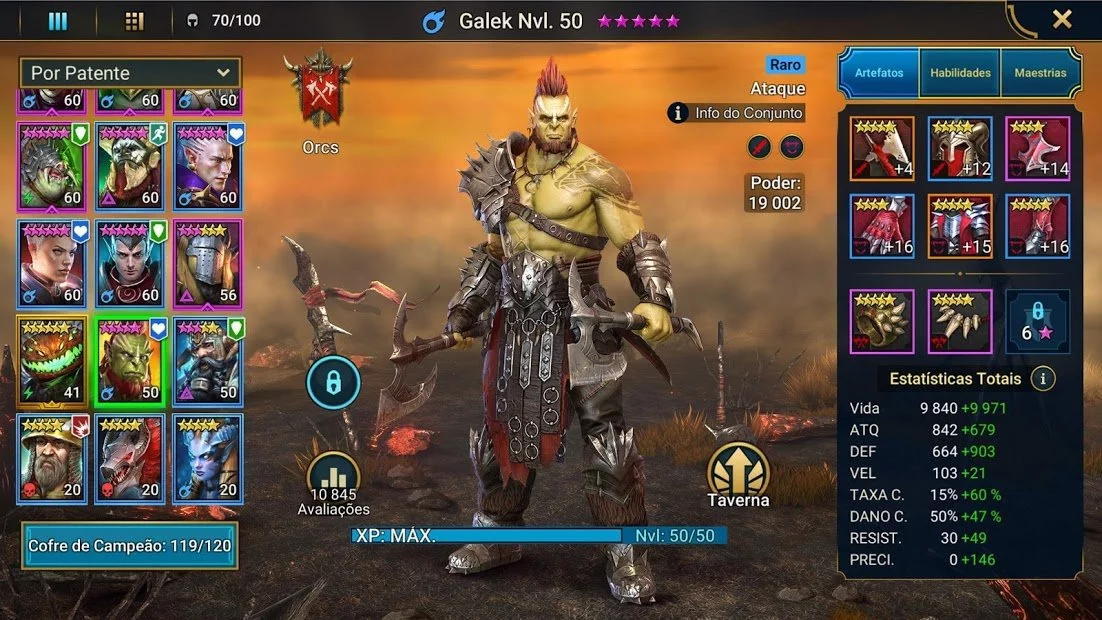1102x620 pixels.
Task: Show Estatísticas Totais info
Action: 1043,379
